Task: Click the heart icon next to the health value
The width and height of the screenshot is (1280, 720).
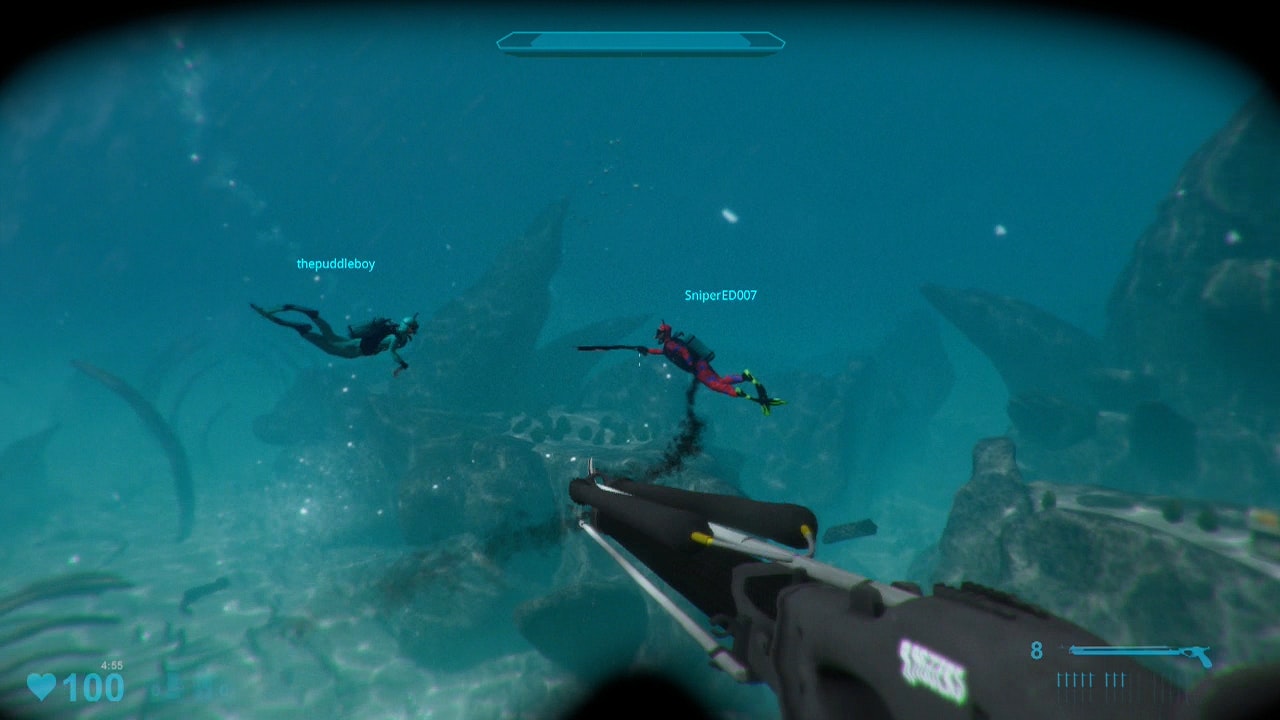Action: coord(41,686)
